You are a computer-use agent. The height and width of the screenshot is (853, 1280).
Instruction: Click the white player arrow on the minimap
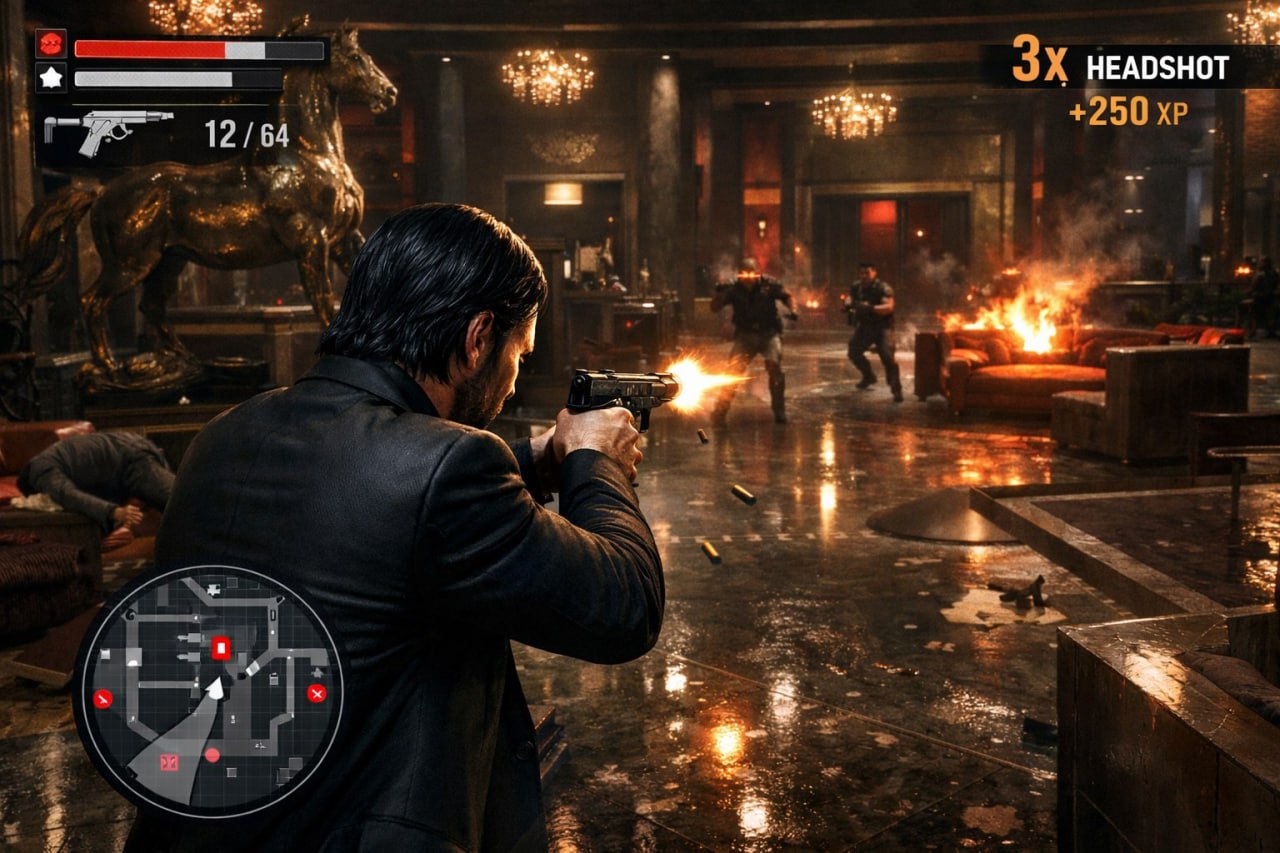tap(213, 689)
